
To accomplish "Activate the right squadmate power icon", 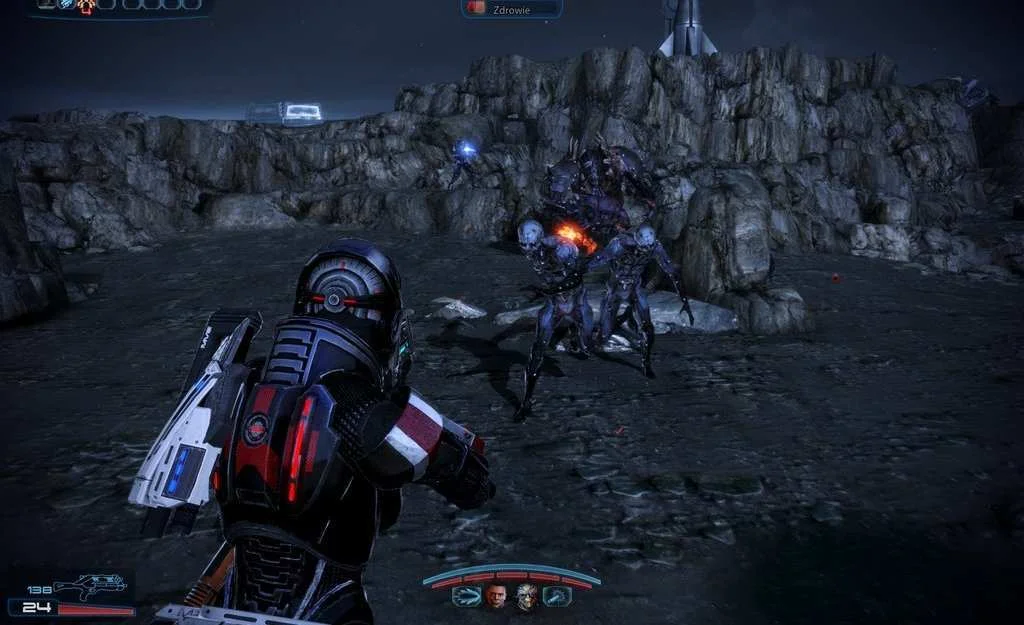I will pos(557,597).
